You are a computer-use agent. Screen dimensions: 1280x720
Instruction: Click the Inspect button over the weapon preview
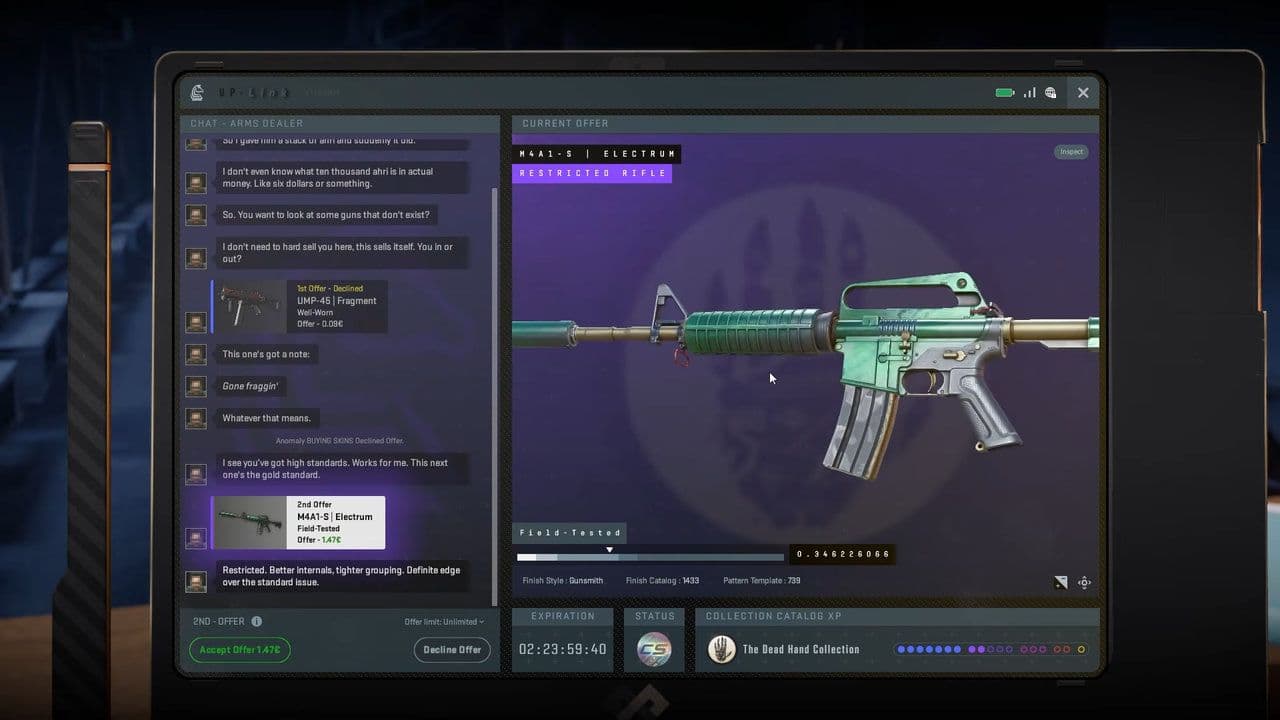(x=1071, y=151)
